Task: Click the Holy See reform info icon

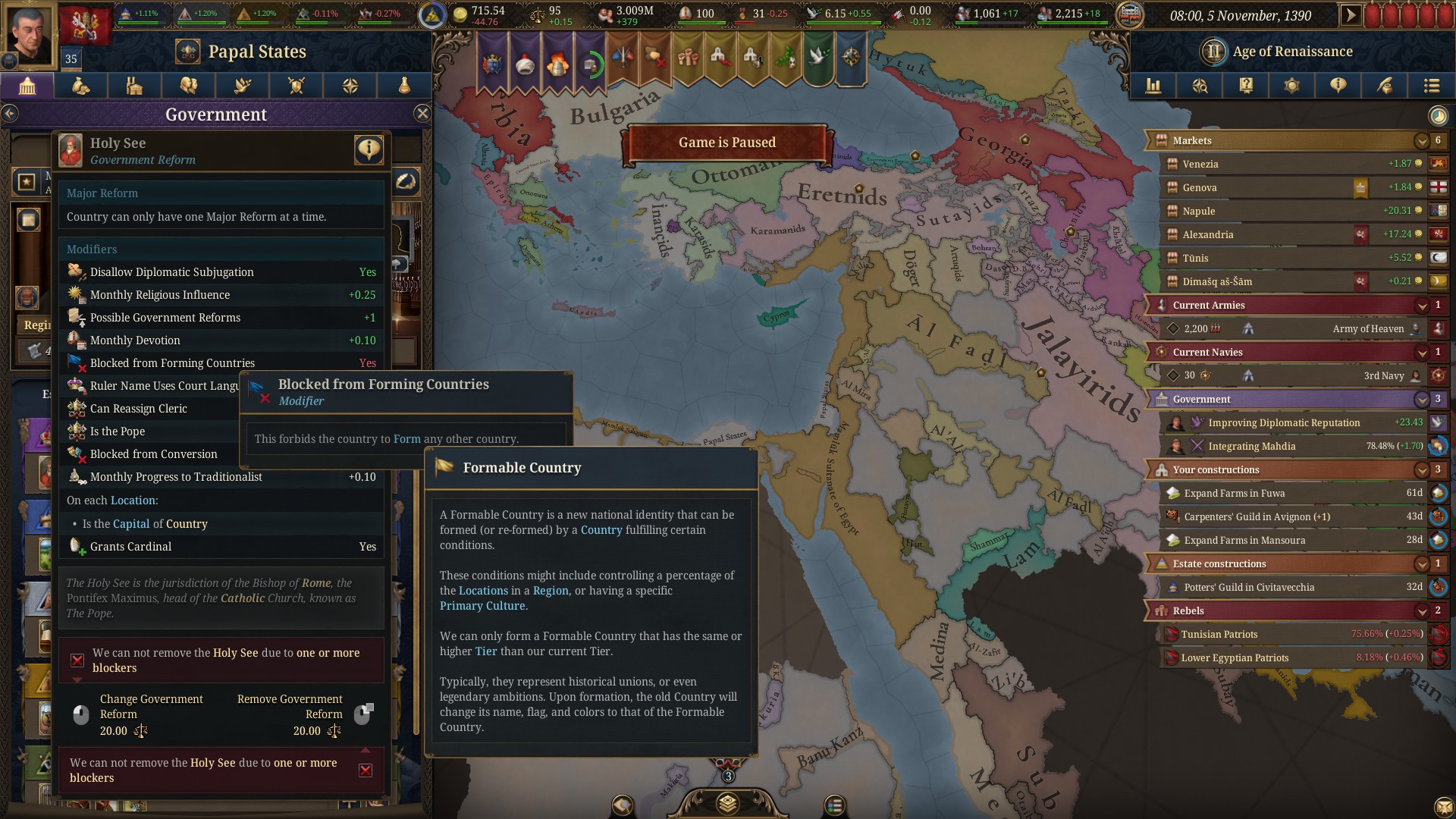Action: [x=369, y=149]
